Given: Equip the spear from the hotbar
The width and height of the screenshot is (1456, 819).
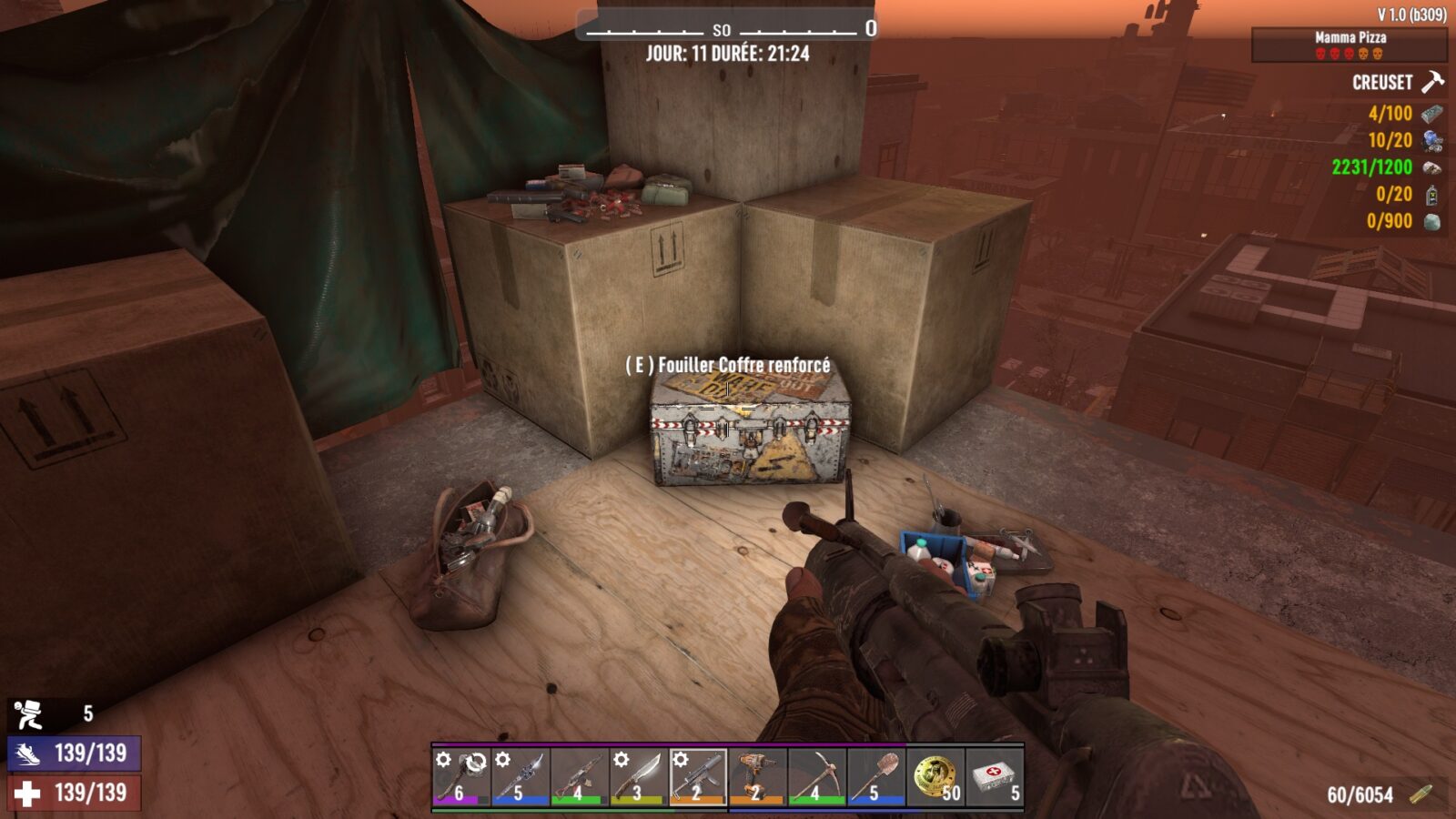Looking at the screenshot, I should click(520, 776).
